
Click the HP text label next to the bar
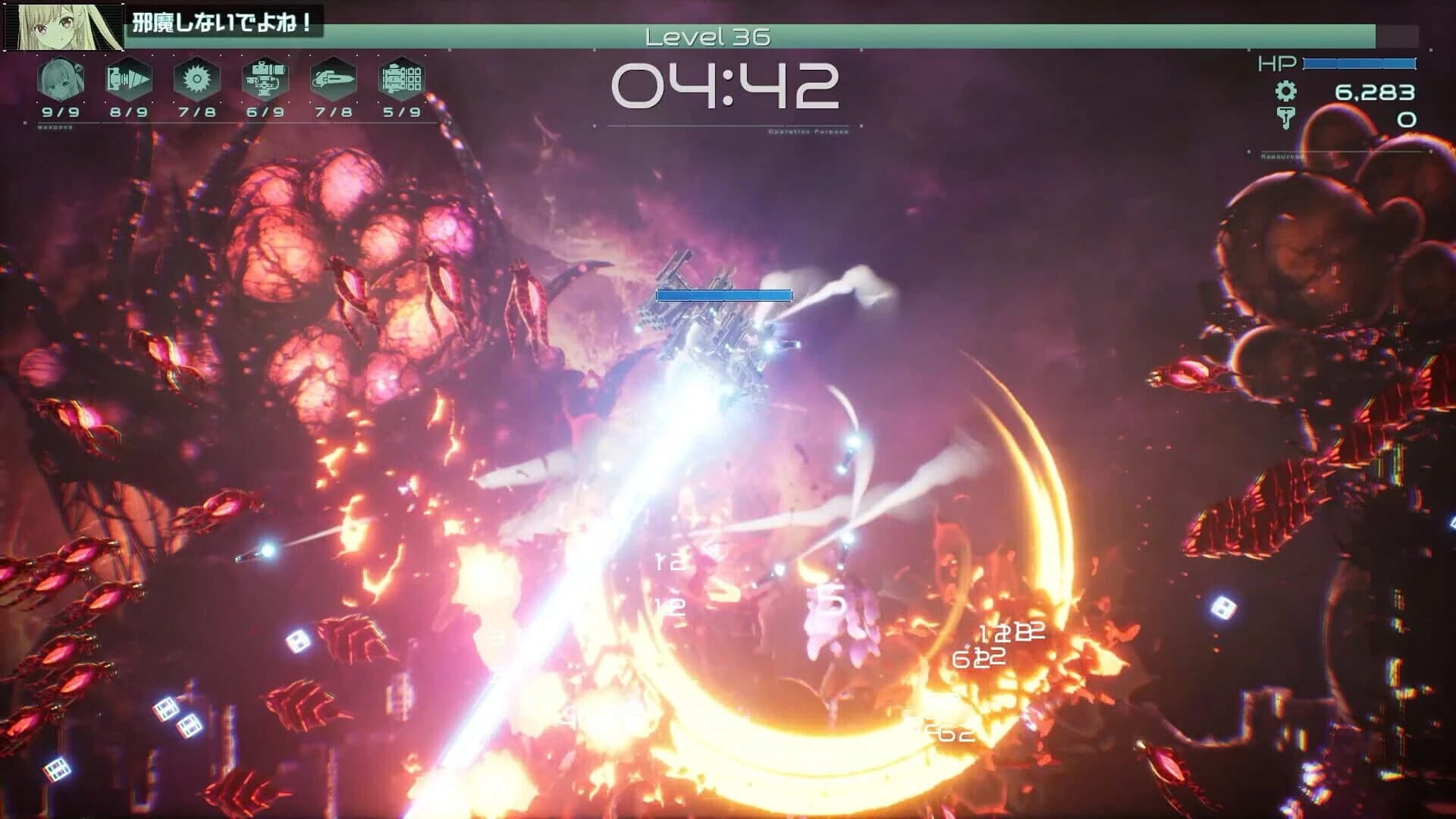click(1277, 64)
